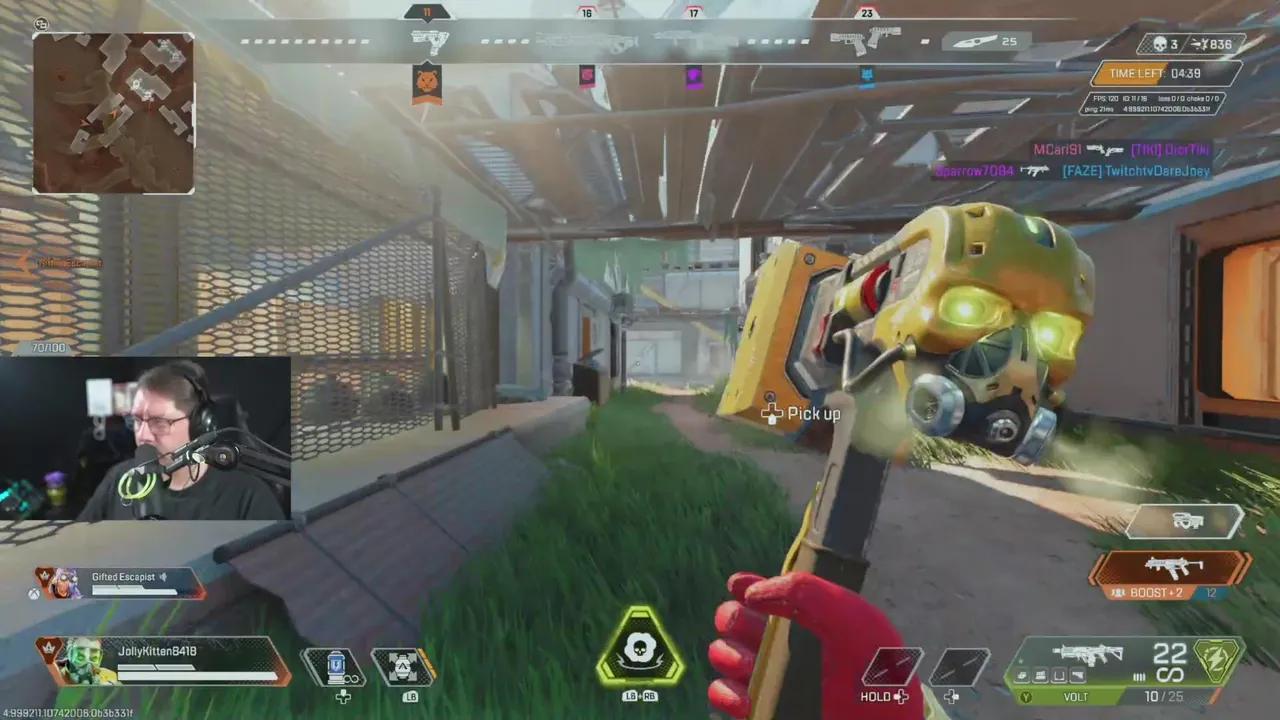Image resolution: width=1280 pixels, height=720 pixels.
Task: Toggle the pink enemy squad indicator
Action: tap(587, 76)
